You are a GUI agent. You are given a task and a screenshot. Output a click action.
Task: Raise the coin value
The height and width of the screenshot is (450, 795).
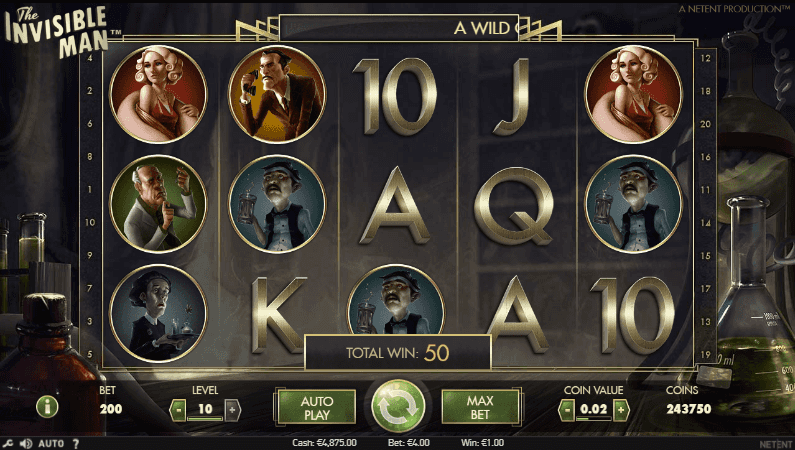click(x=620, y=409)
